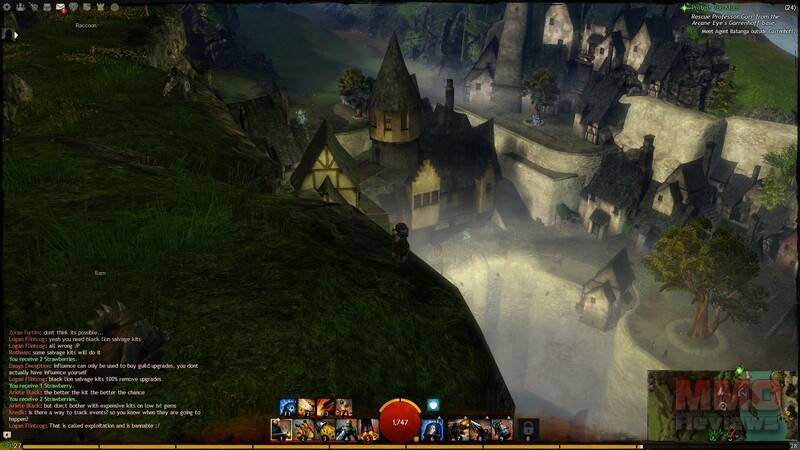Open the mail envelope with notification

tap(62, 8)
